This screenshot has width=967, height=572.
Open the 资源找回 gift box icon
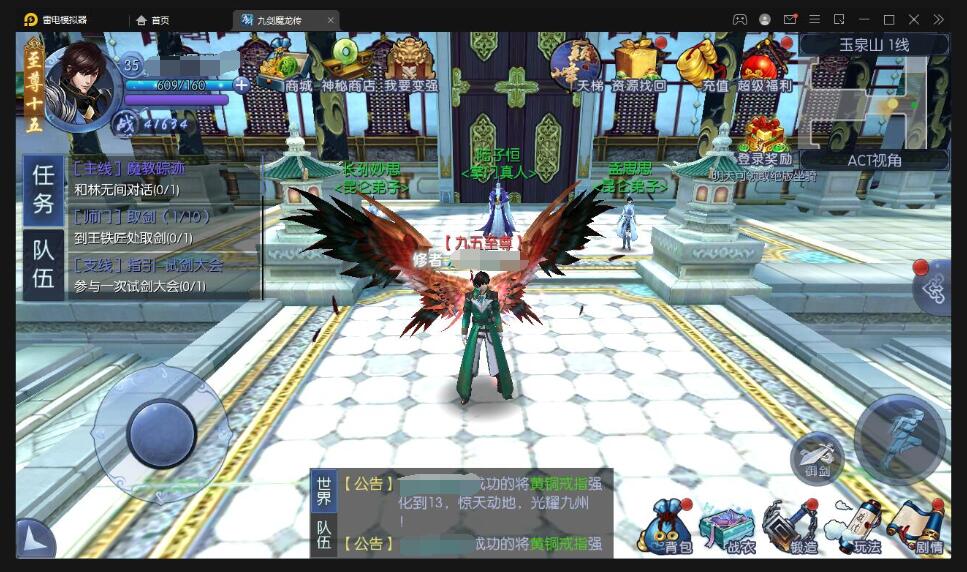(638, 66)
